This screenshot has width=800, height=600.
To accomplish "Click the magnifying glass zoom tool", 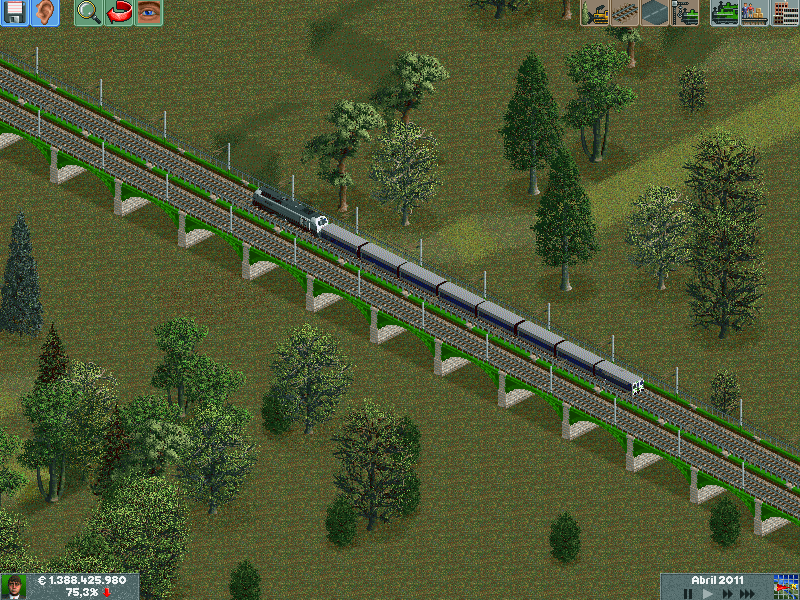I will pyautogui.click(x=88, y=13).
